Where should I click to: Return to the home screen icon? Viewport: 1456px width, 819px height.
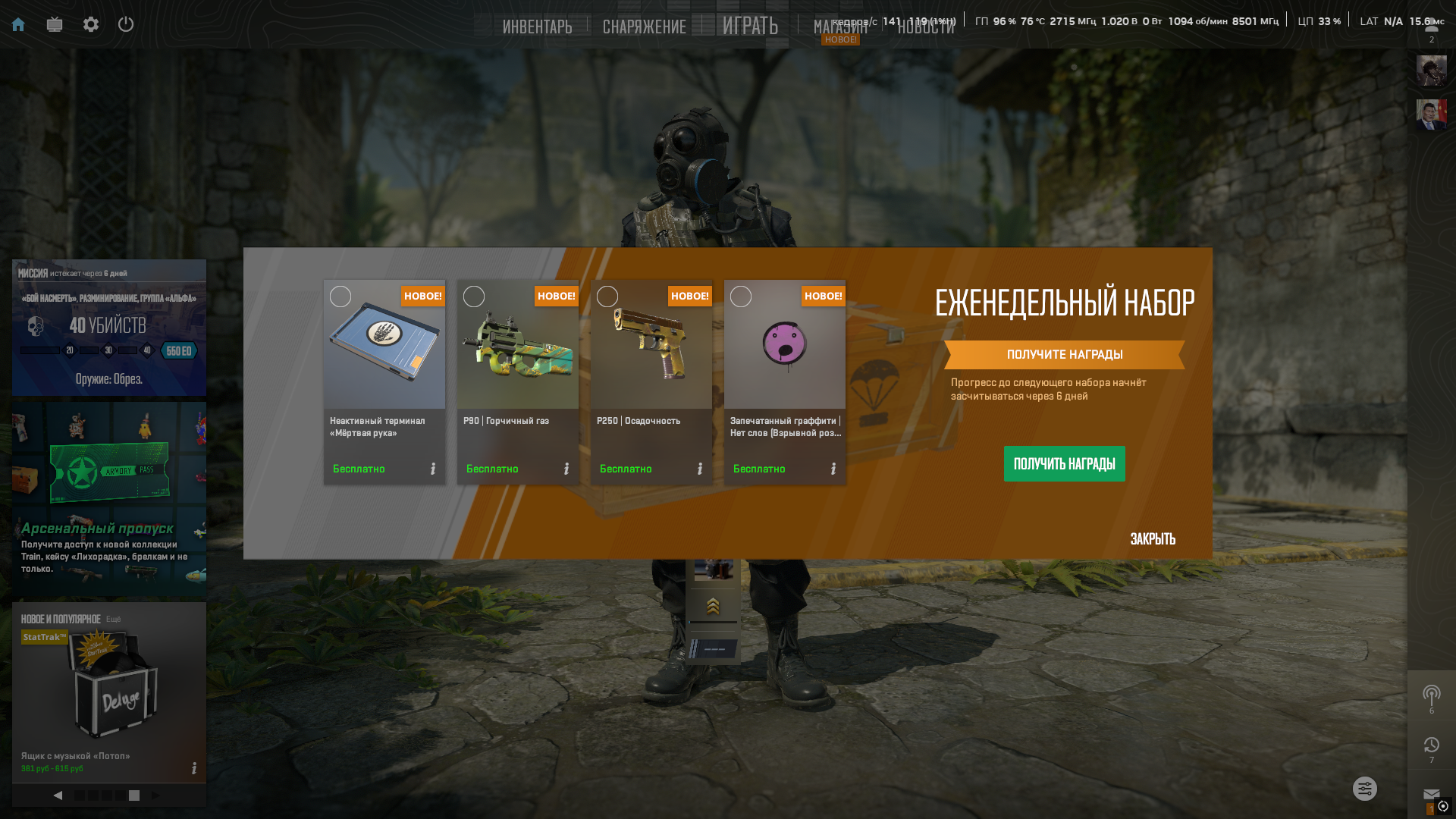(x=18, y=24)
